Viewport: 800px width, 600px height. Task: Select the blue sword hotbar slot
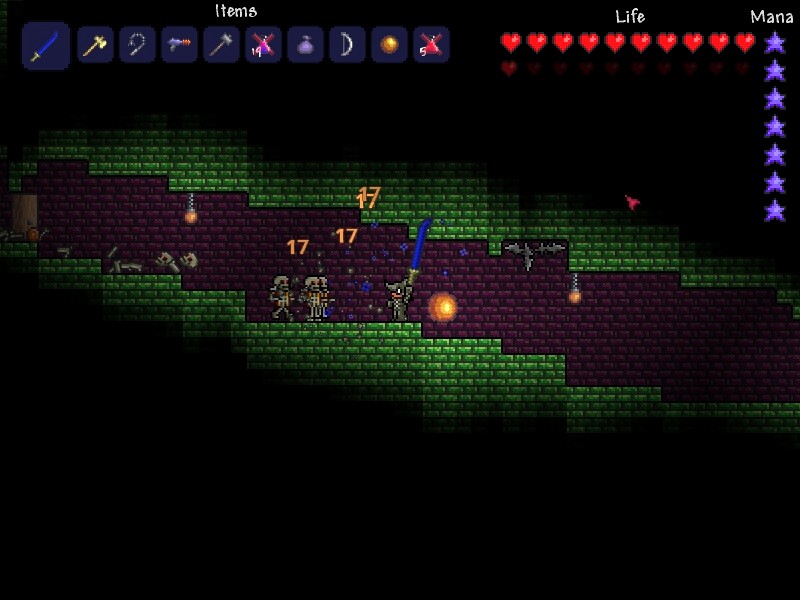coord(45,46)
